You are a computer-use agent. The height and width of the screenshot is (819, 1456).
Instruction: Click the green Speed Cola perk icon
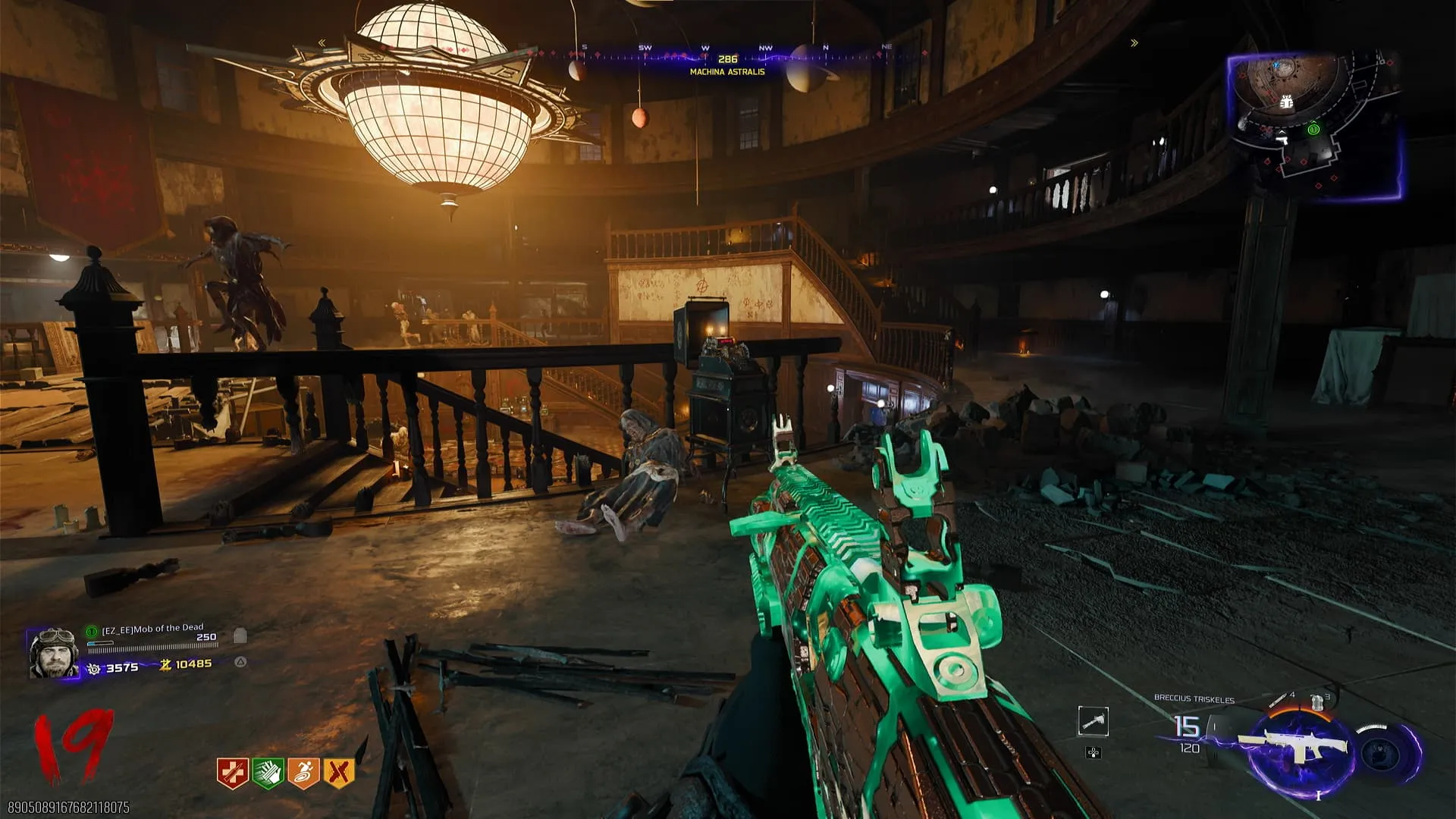[x=268, y=773]
